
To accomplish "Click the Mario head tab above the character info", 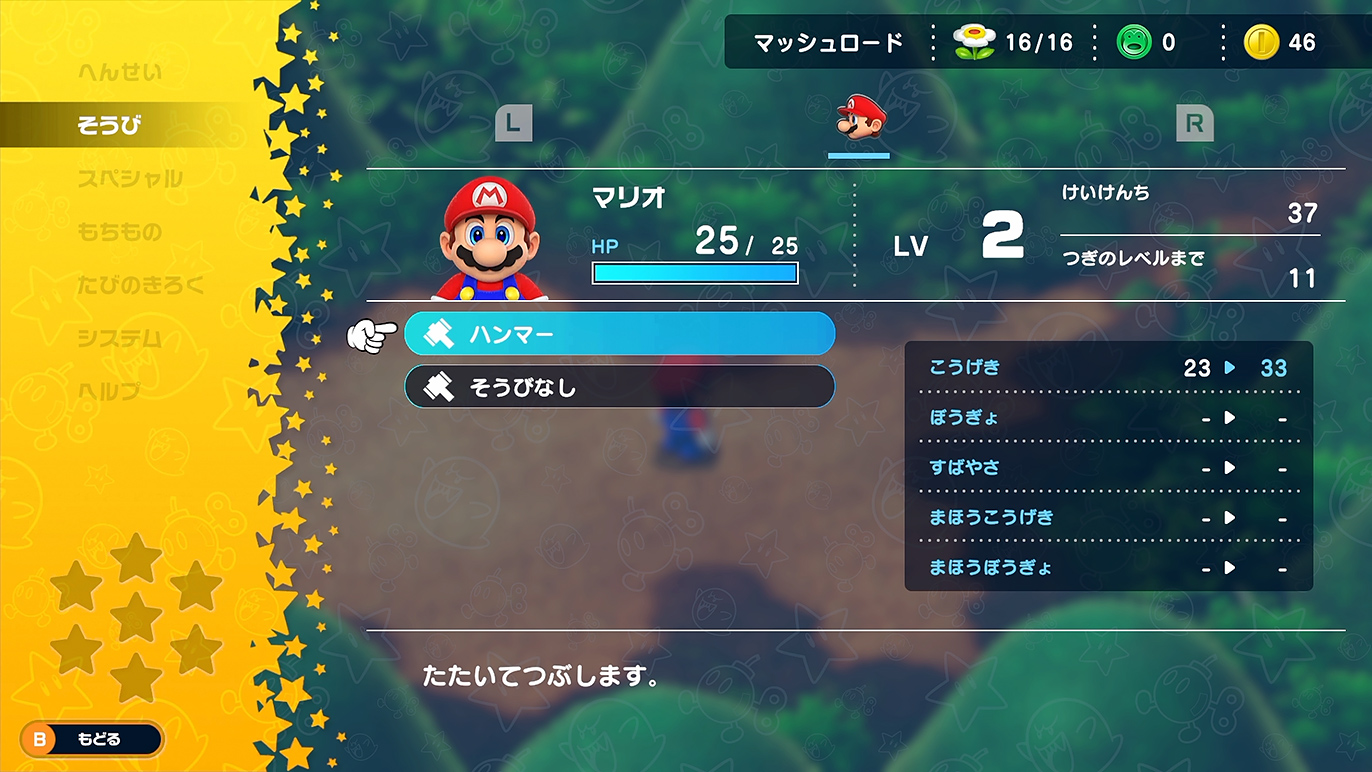I will 858,122.
